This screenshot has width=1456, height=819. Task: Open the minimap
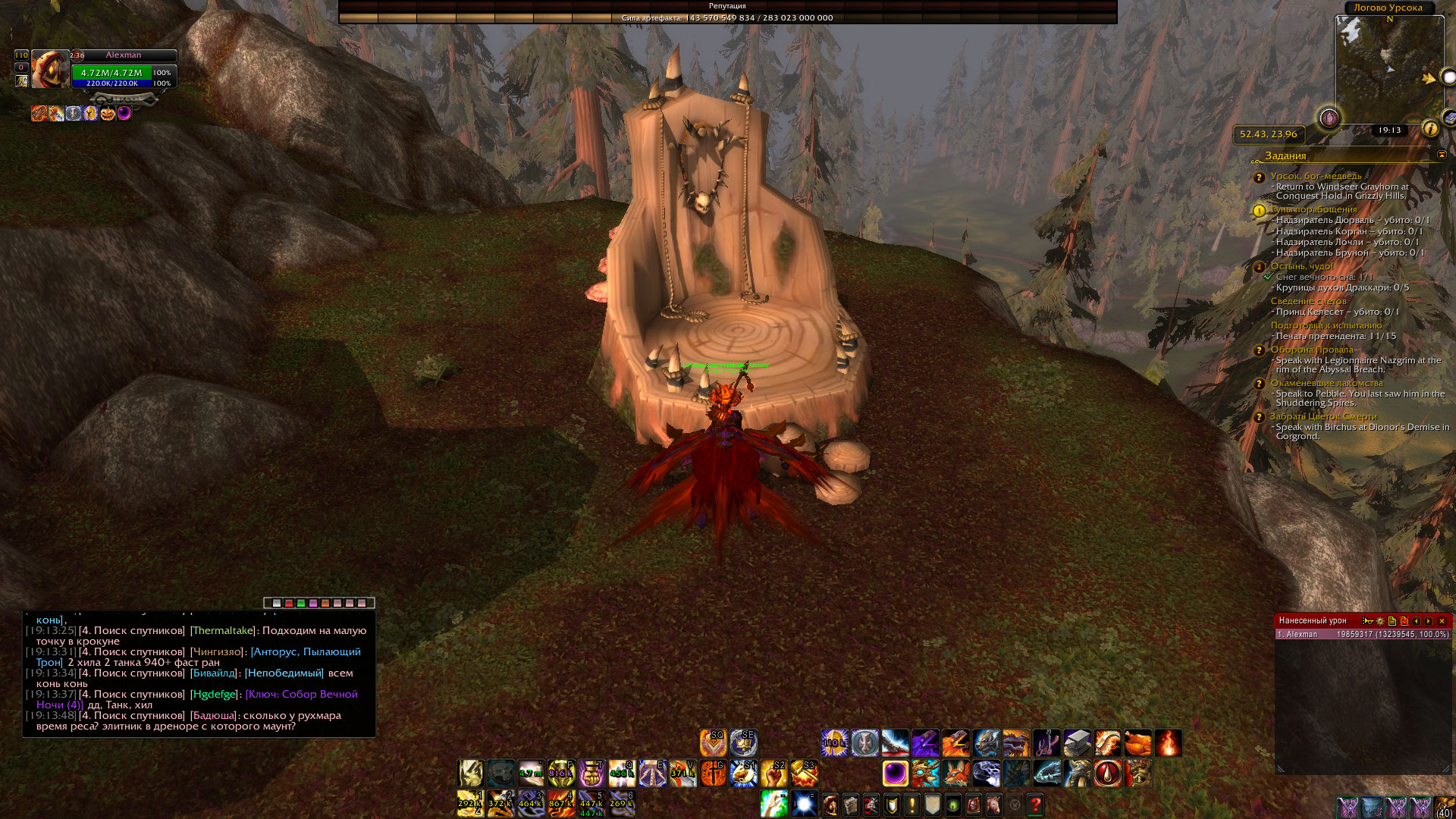1389,70
